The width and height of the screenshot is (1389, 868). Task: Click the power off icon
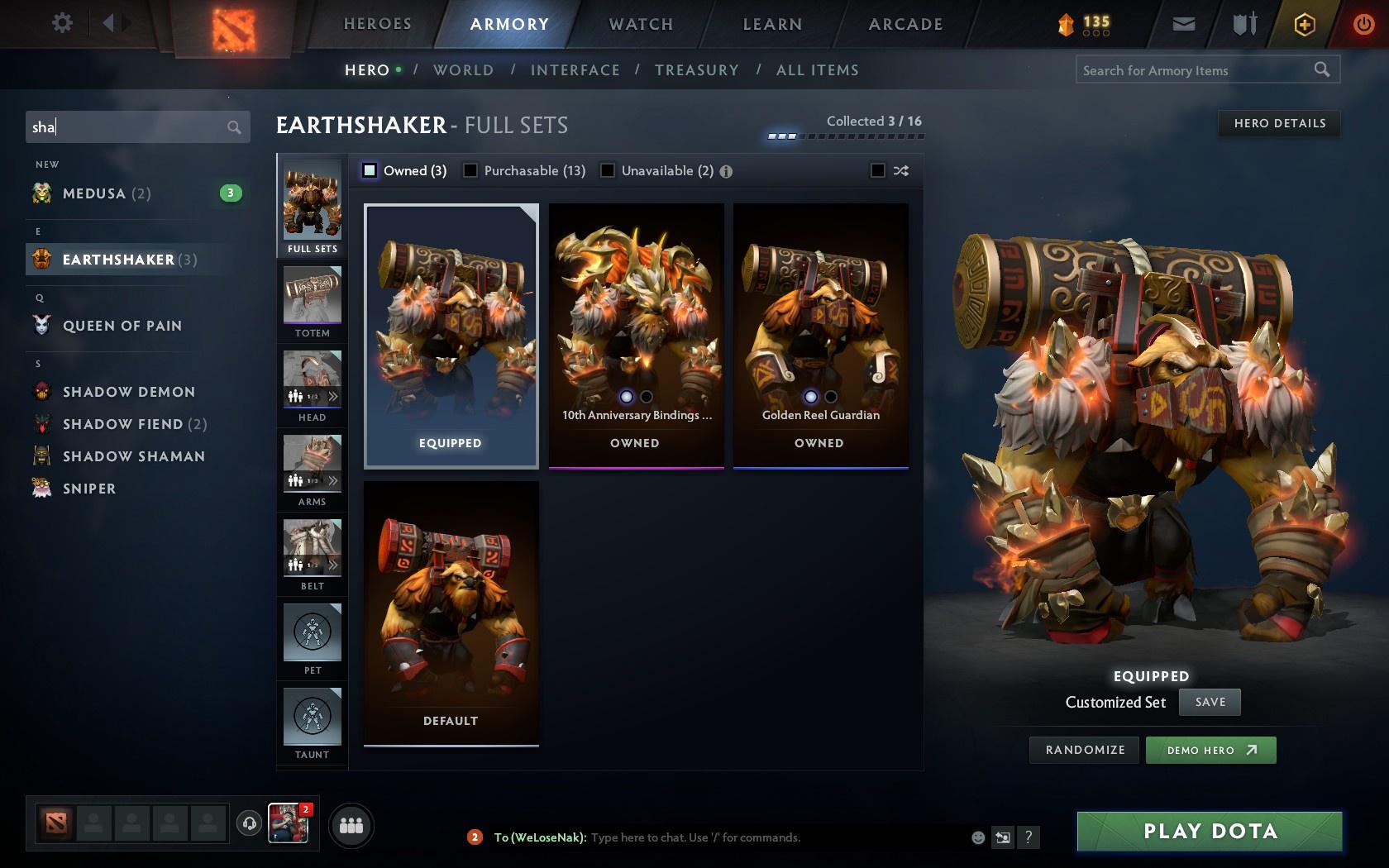tap(1362, 23)
